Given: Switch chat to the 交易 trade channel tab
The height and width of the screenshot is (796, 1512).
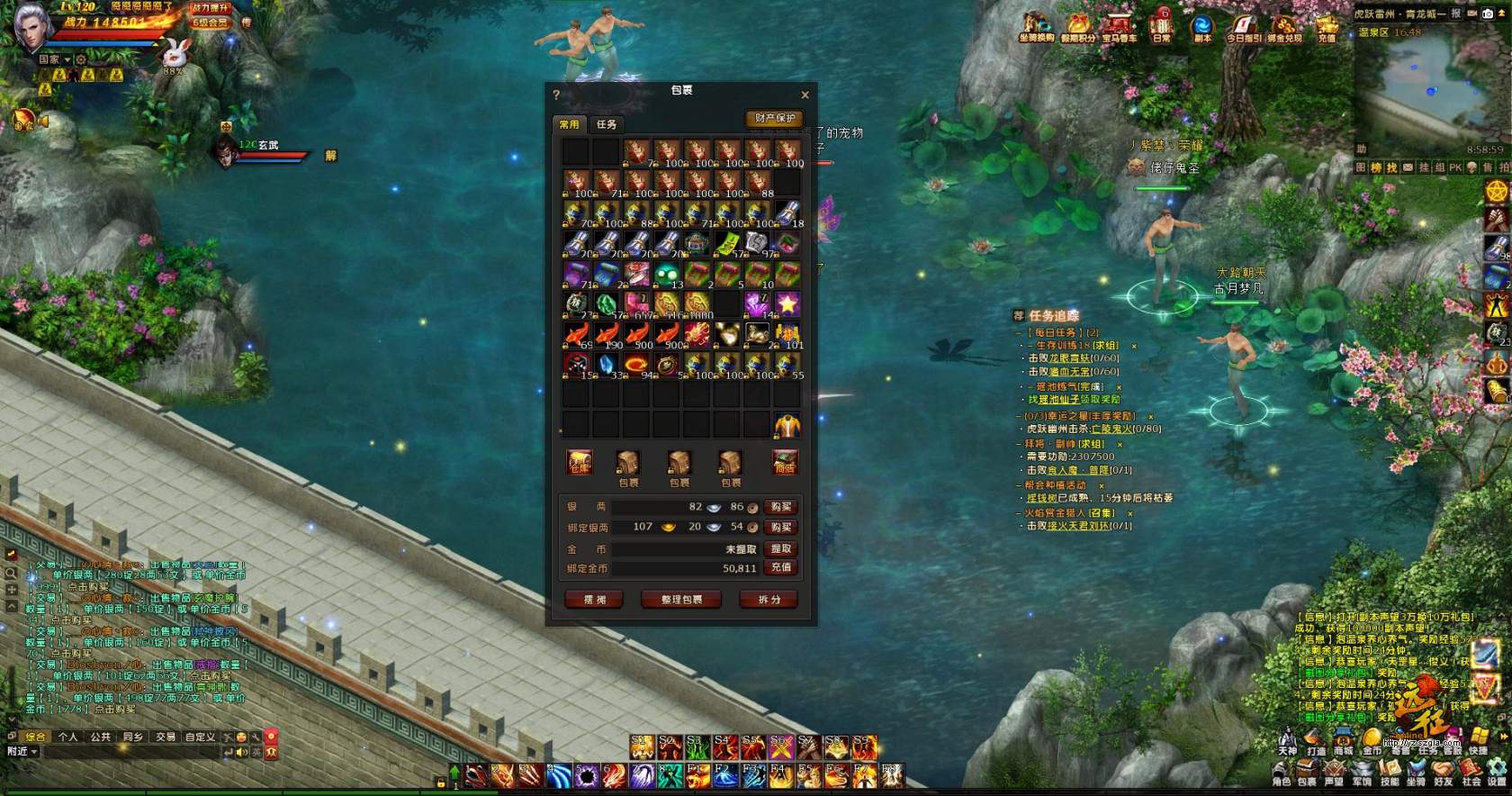Looking at the screenshot, I should 166,737.
